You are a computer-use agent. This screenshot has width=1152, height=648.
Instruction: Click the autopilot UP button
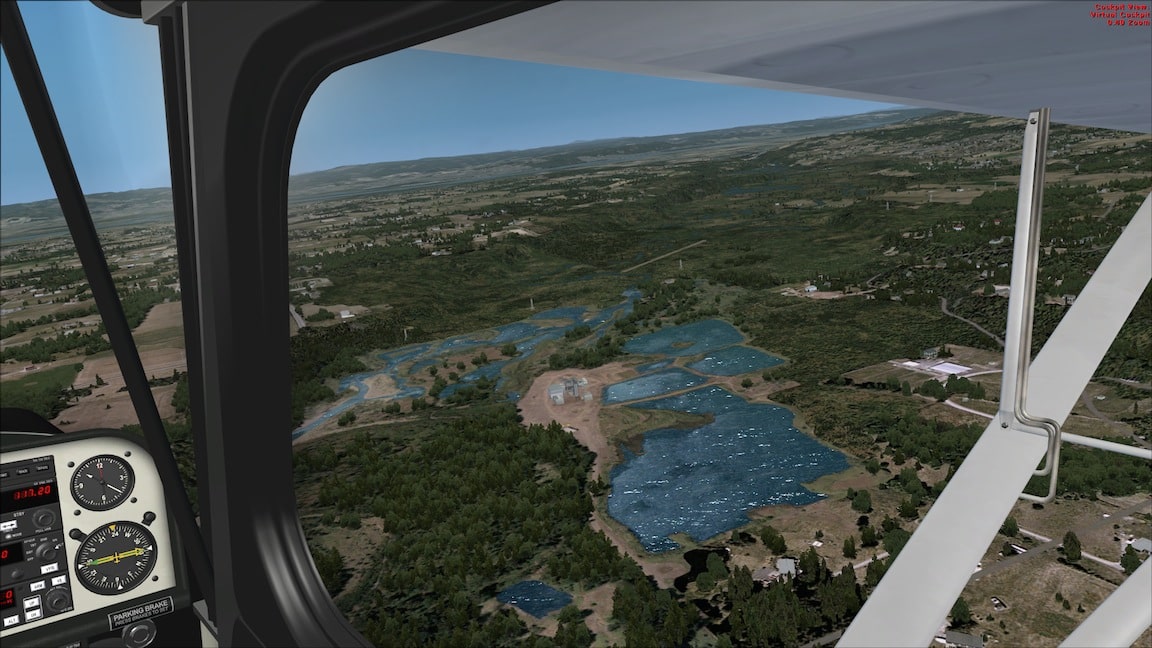click(32, 603)
